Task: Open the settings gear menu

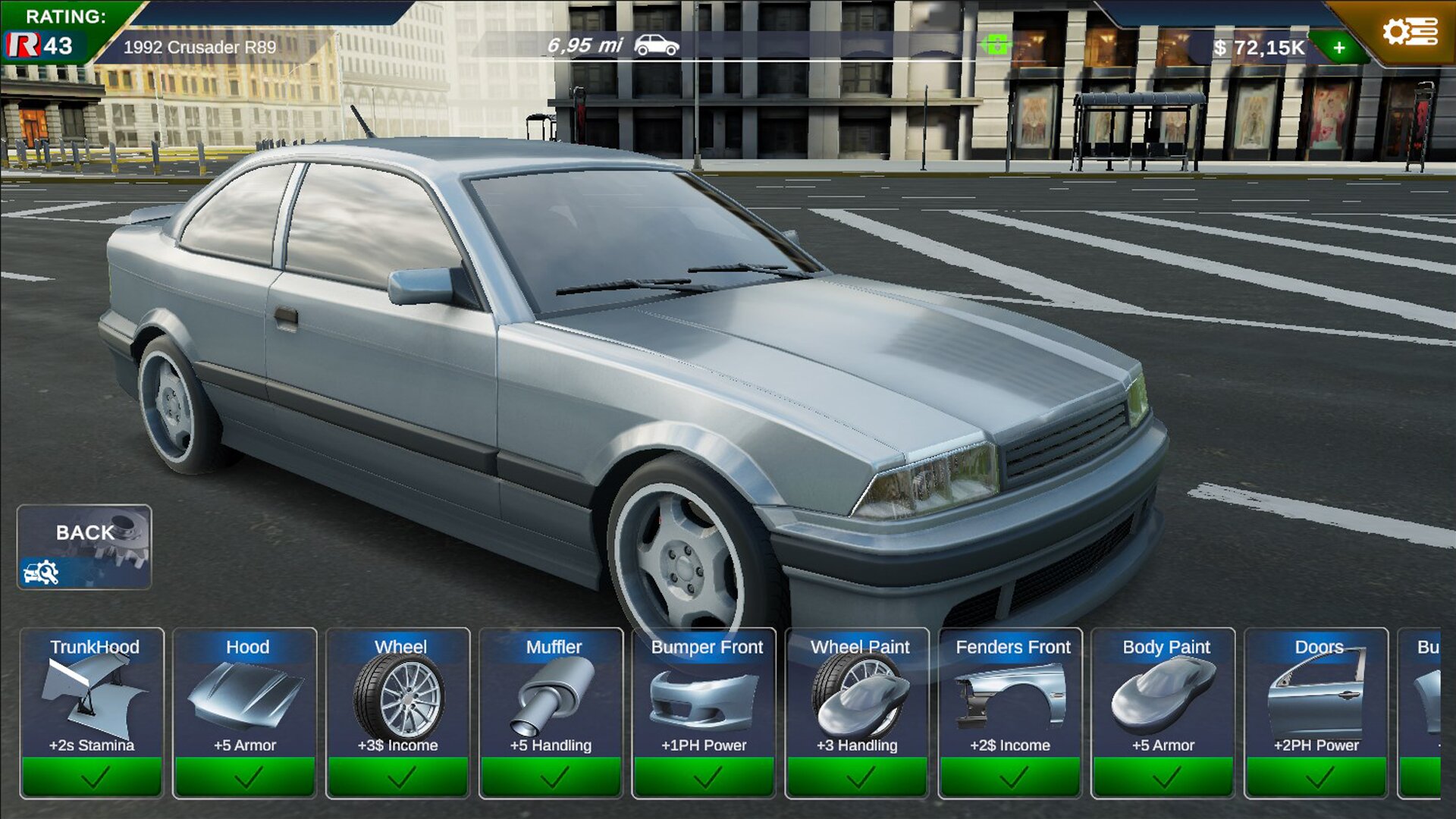Action: 1409,32
